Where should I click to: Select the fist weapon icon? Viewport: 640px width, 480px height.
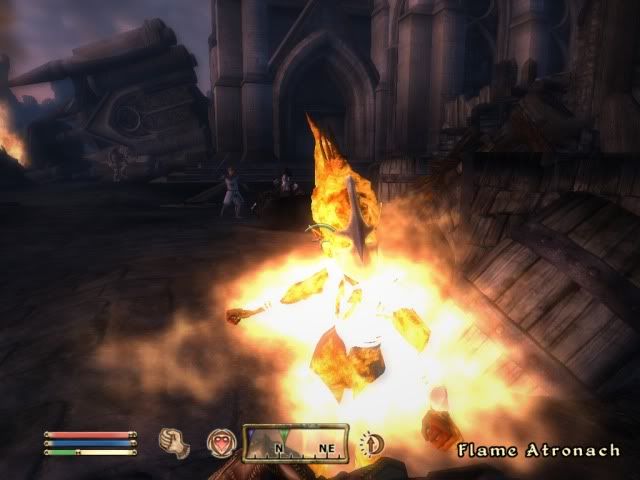[x=174, y=441]
